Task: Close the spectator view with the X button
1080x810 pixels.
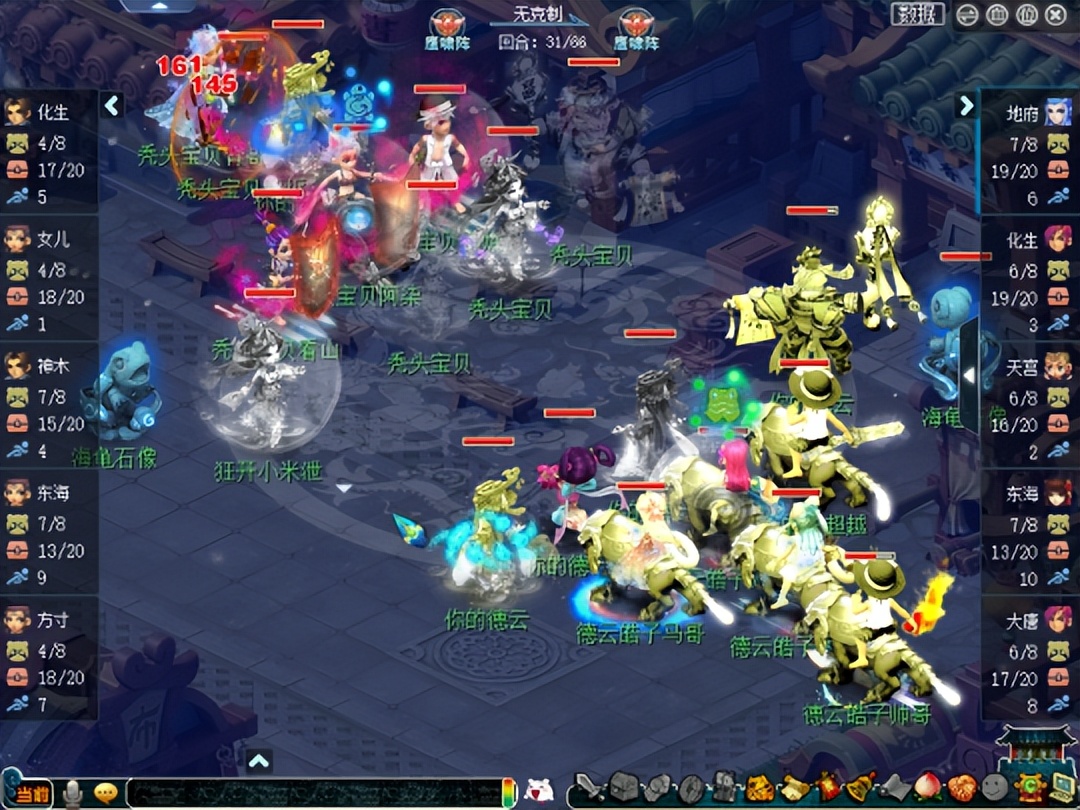Action: pos(1056,15)
